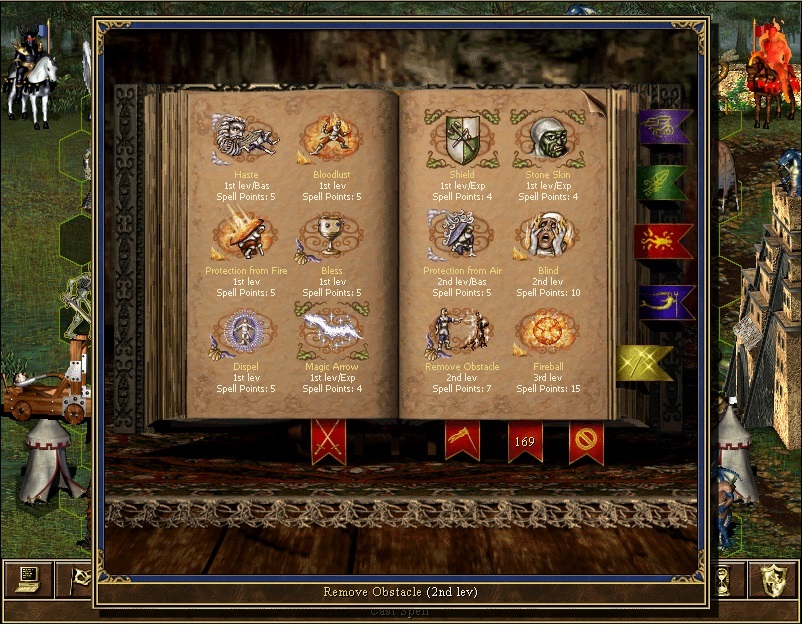This screenshot has height=625, width=803.
Task: Open the red Fire magic bookmark
Action: click(662, 241)
